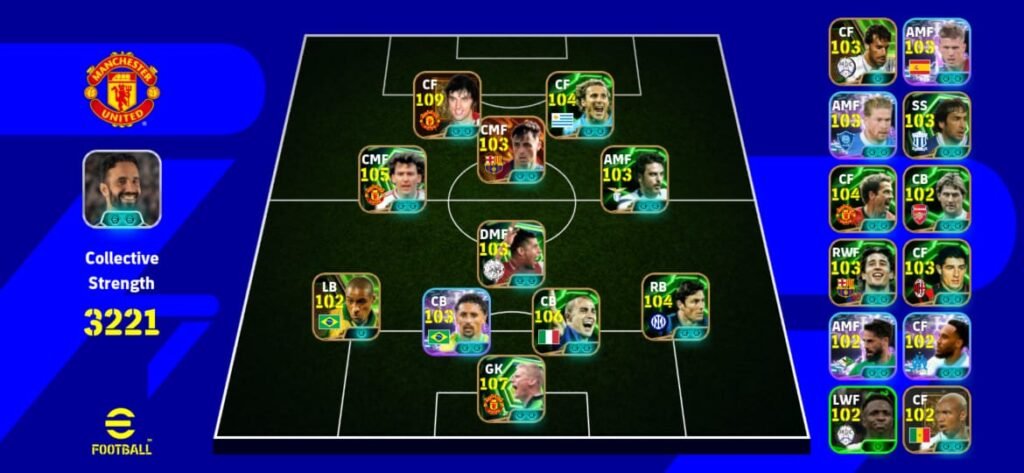Choose the Barcelona CMF 103 card

[512, 149]
